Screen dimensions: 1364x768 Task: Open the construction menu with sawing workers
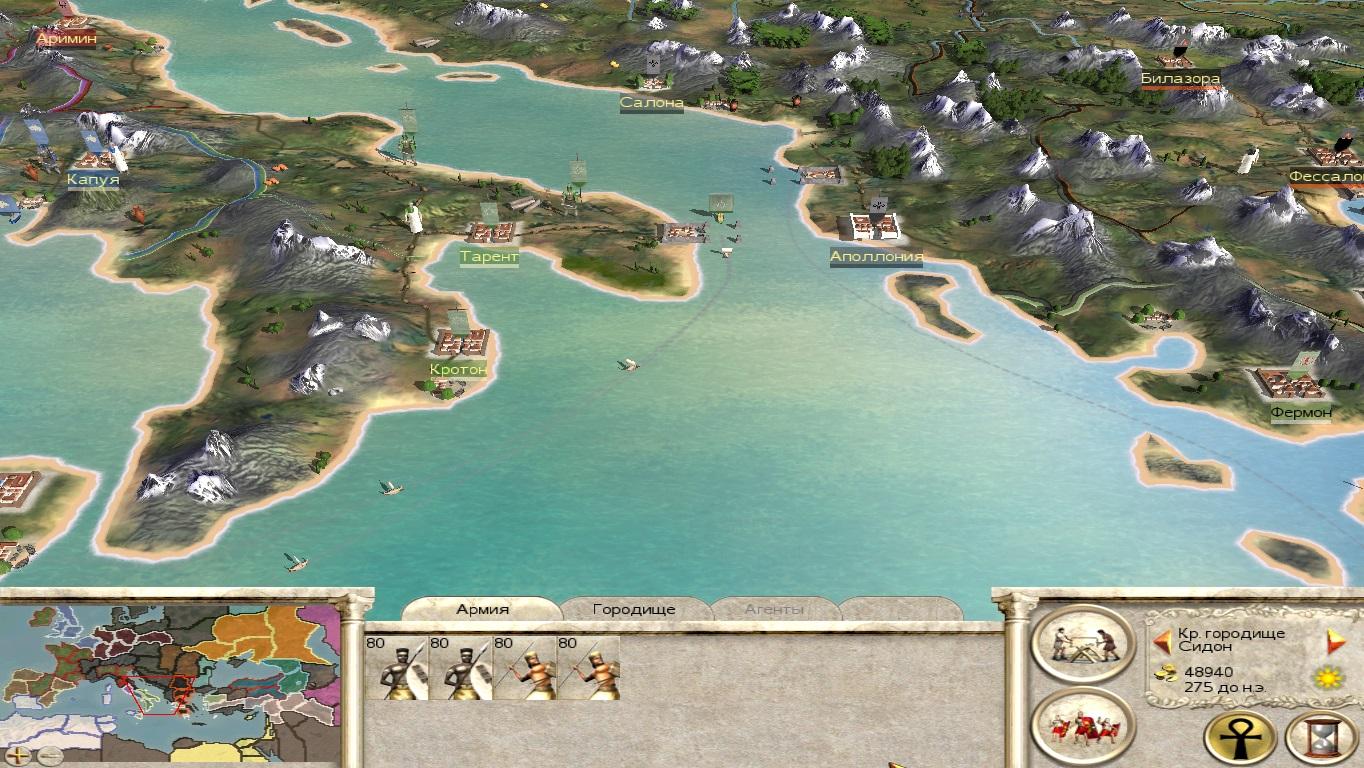pyautogui.click(x=1082, y=647)
